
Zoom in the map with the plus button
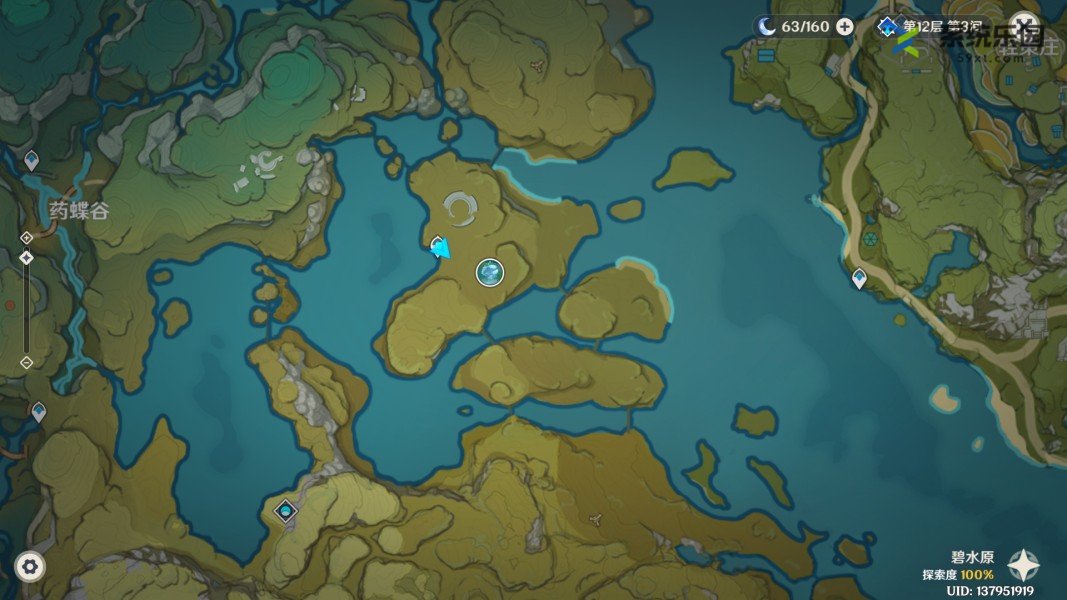(x=26, y=237)
